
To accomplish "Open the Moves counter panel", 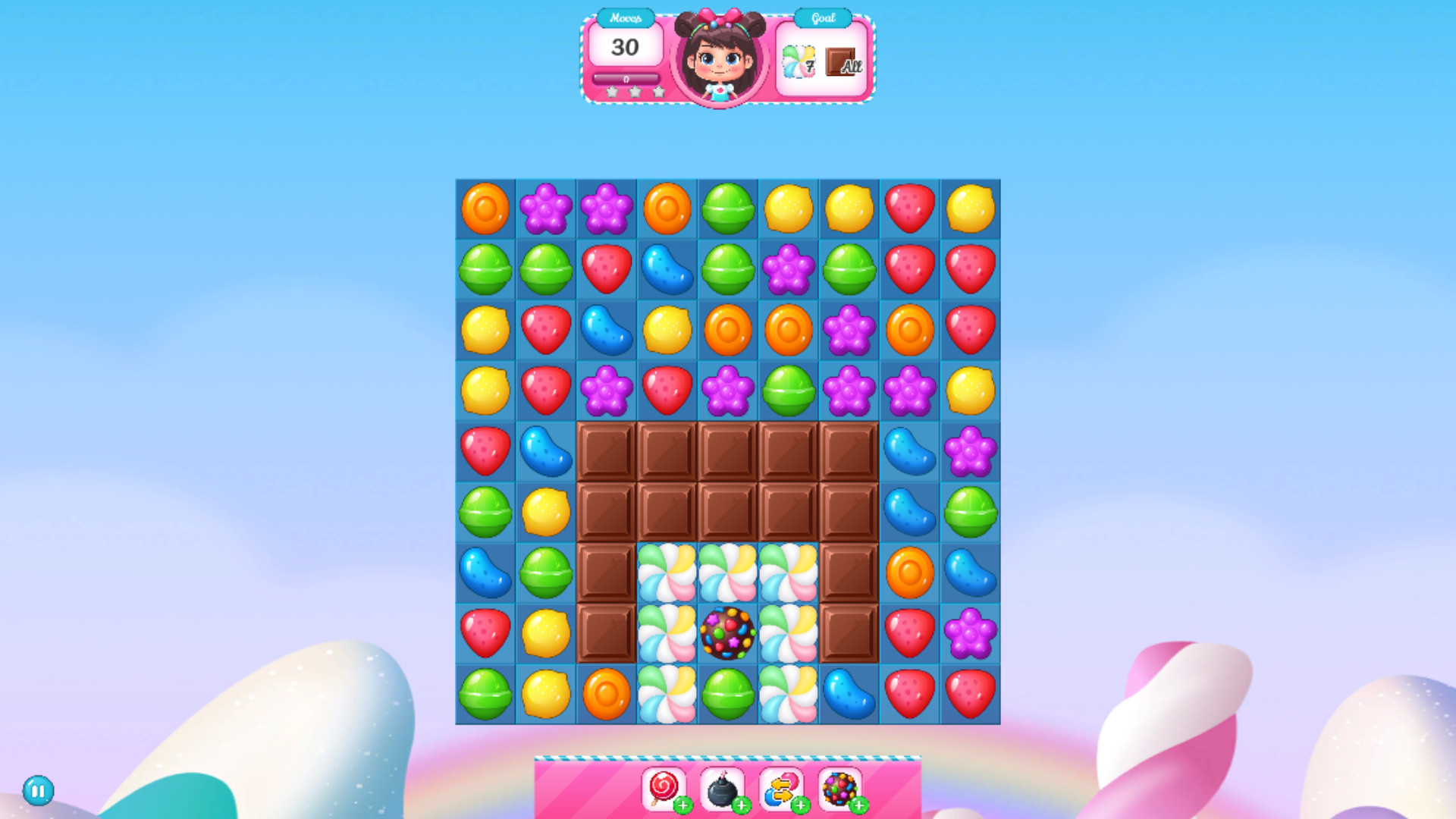I will click(626, 48).
